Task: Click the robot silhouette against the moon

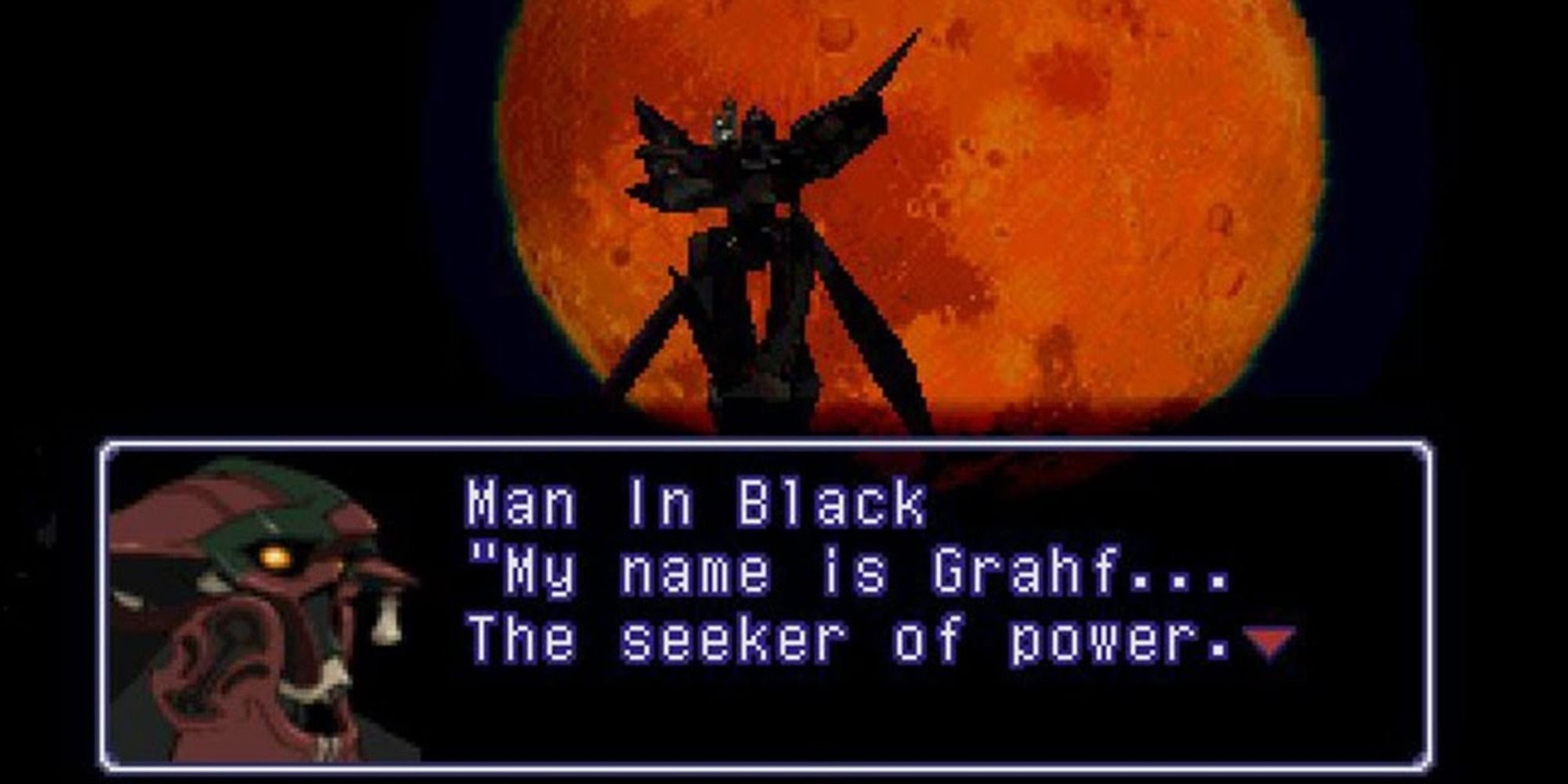Action: coord(753,235)
